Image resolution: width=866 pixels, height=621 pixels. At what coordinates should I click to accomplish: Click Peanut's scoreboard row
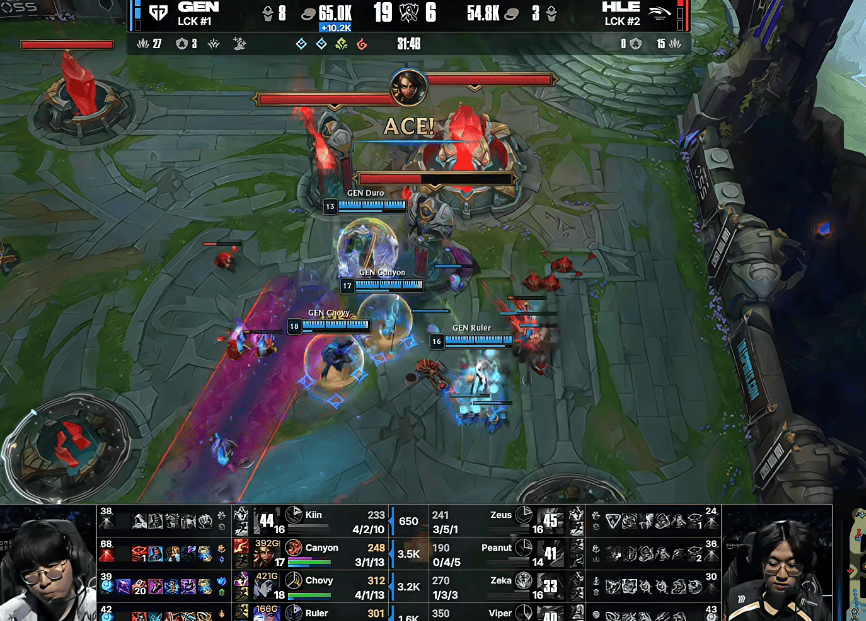point(500,548)
